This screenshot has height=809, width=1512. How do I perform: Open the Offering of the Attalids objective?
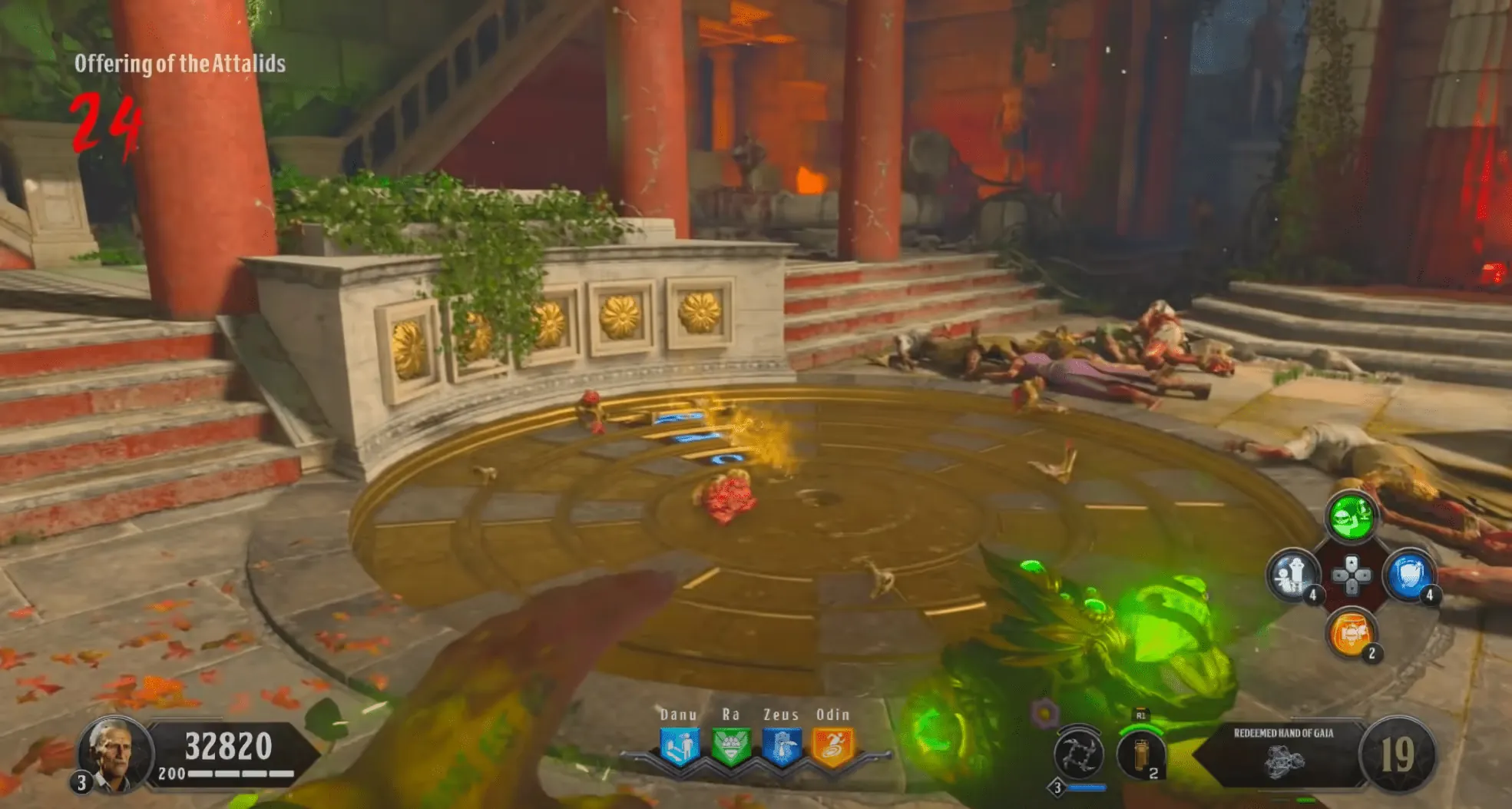tap(180, 64)
